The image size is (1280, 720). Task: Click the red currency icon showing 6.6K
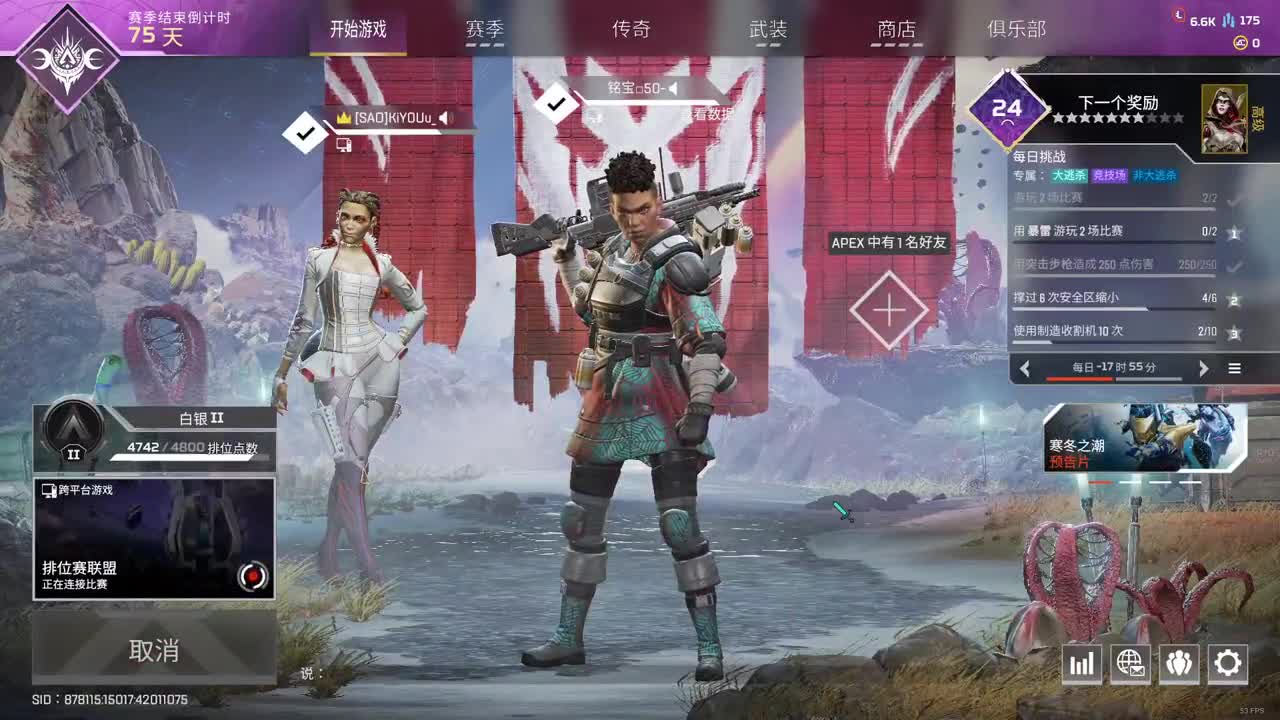coord(1180,17)
